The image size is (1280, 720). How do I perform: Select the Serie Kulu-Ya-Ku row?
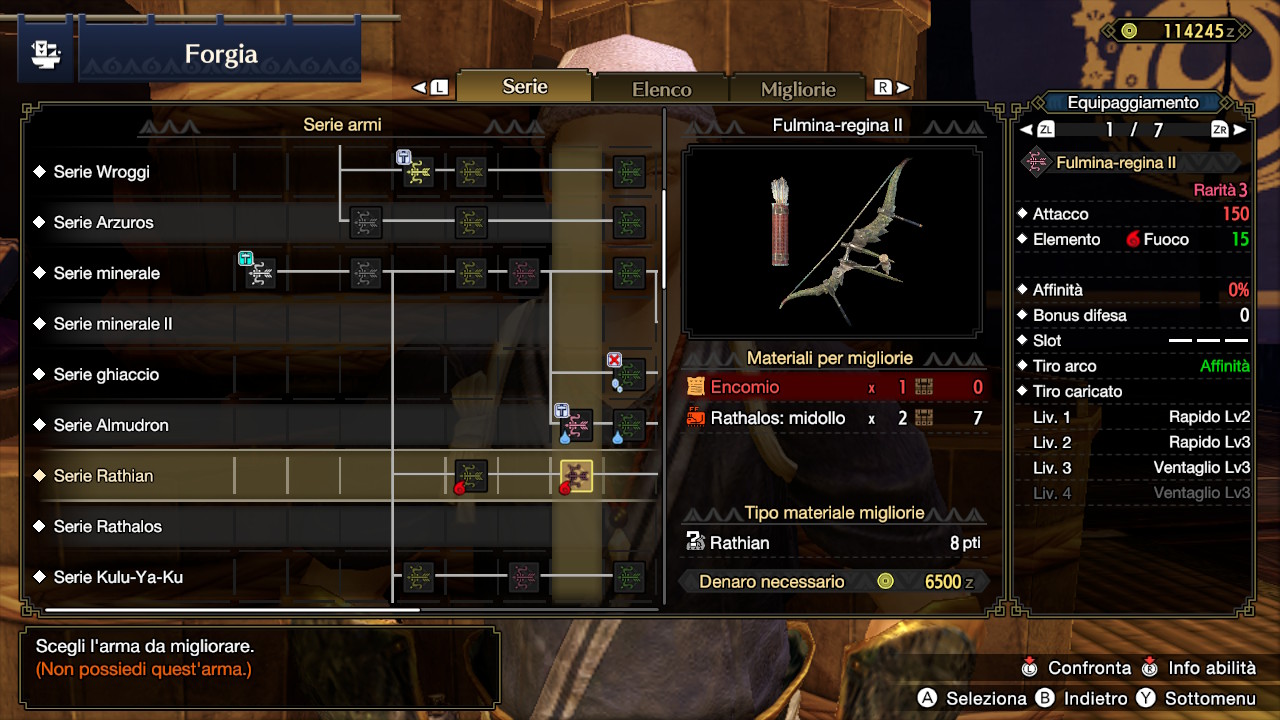(x=118, y=577)
